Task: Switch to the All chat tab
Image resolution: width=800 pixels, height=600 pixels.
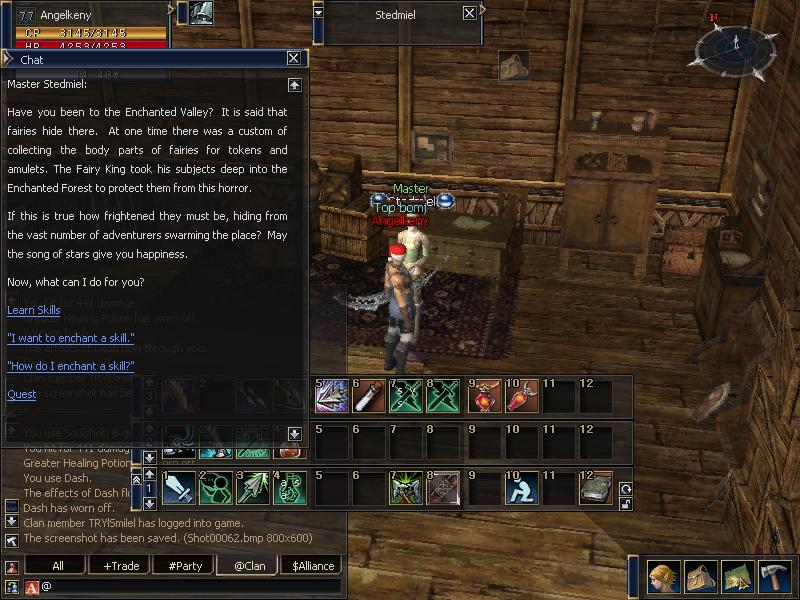Action: [x=58, y=565]
